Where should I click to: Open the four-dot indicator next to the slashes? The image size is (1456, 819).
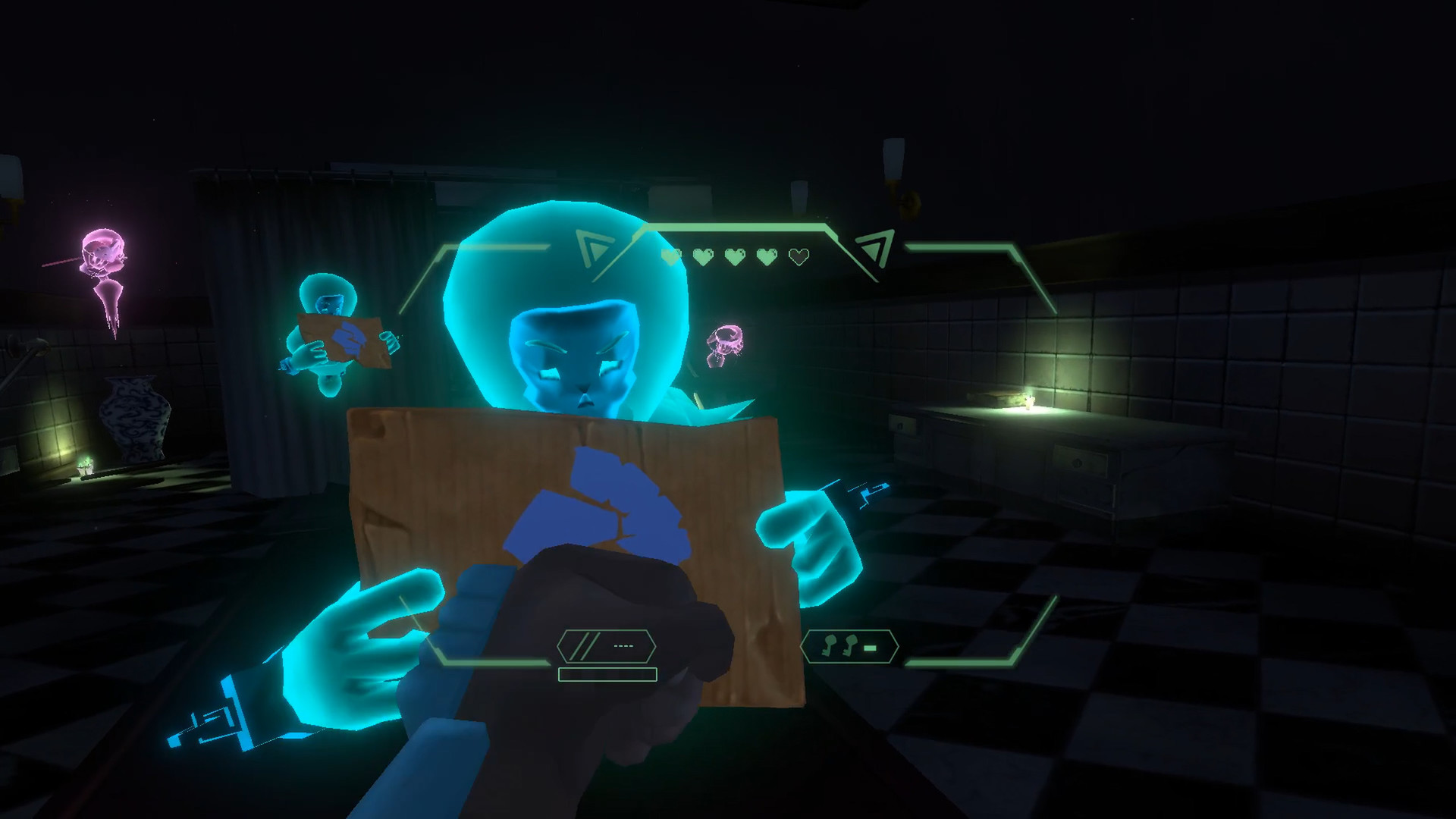(x=624, y=645)
